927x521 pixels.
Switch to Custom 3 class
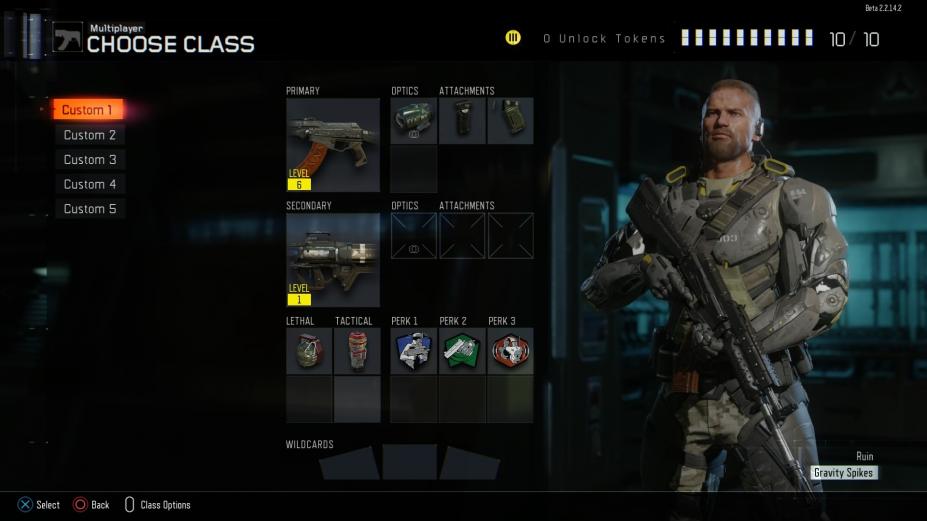click(x=90, y=160)
